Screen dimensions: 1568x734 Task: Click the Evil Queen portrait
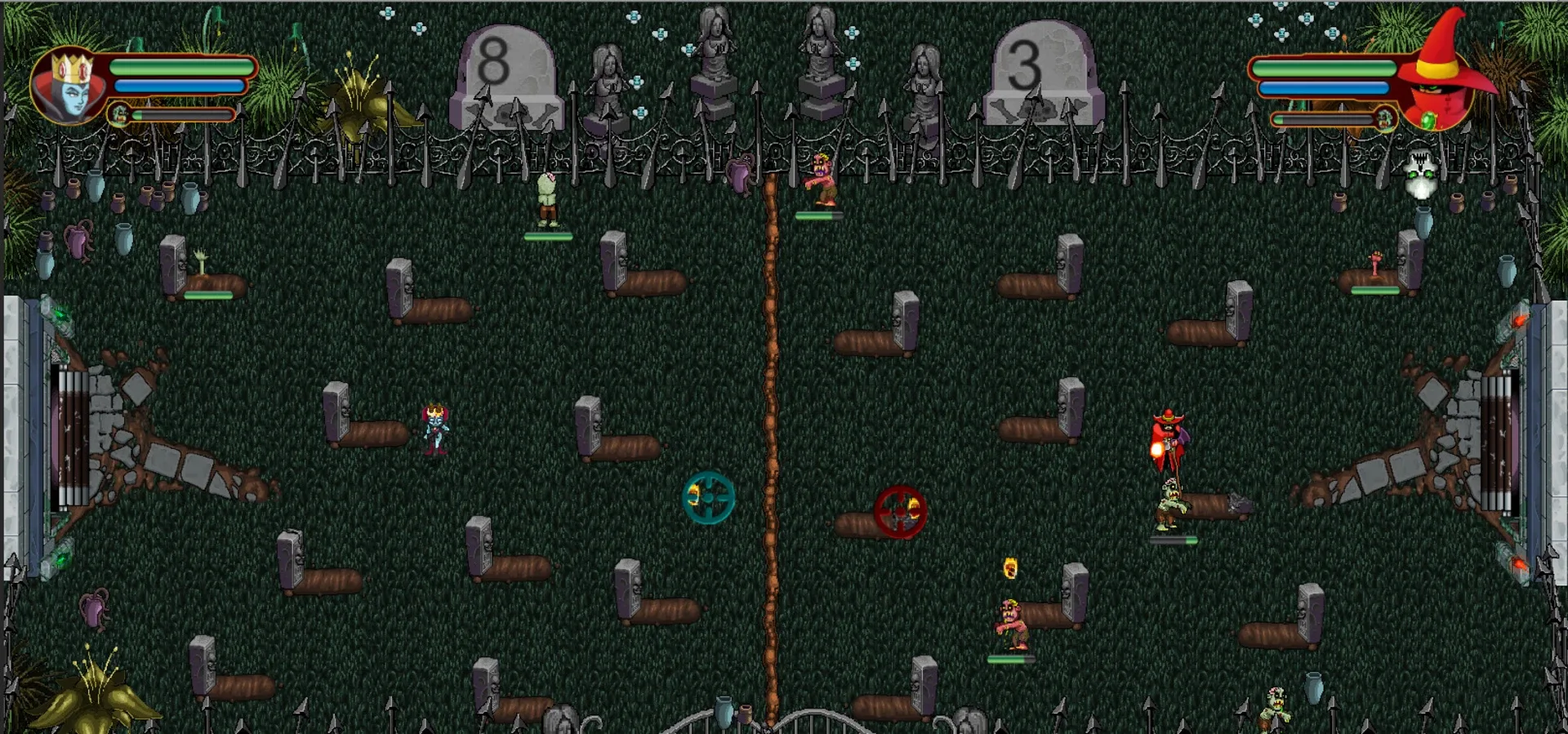click(x=72, y=86)
